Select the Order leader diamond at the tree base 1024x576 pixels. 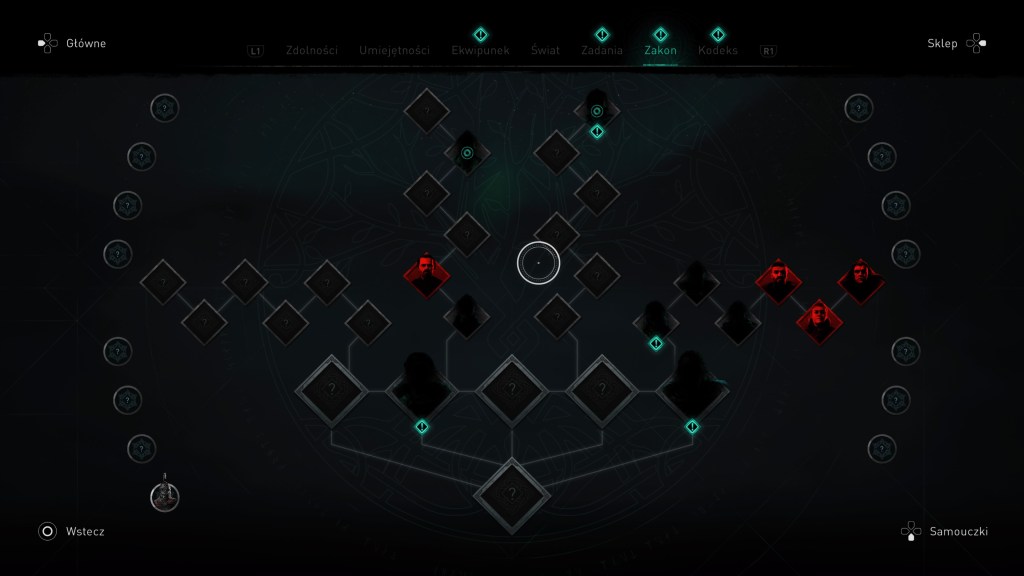512,493
